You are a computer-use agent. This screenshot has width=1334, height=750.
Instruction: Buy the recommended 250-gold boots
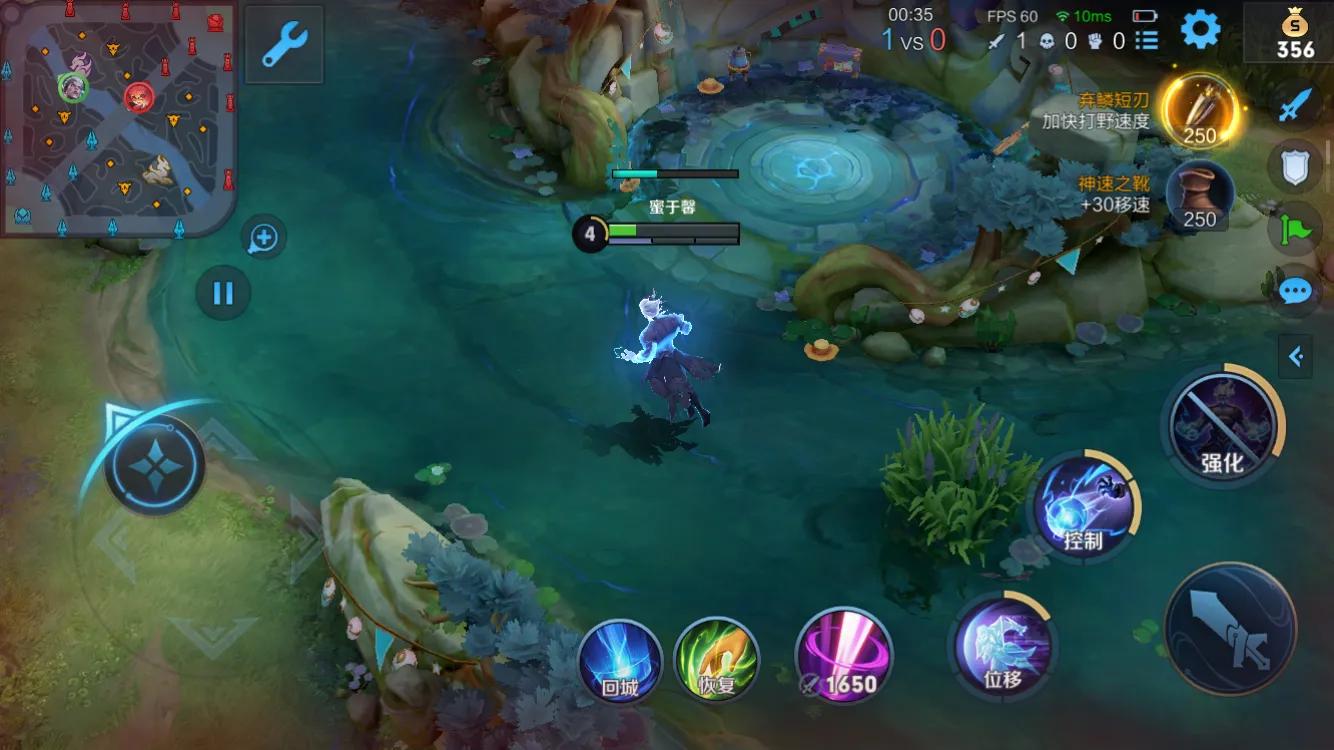[1199, 195]
